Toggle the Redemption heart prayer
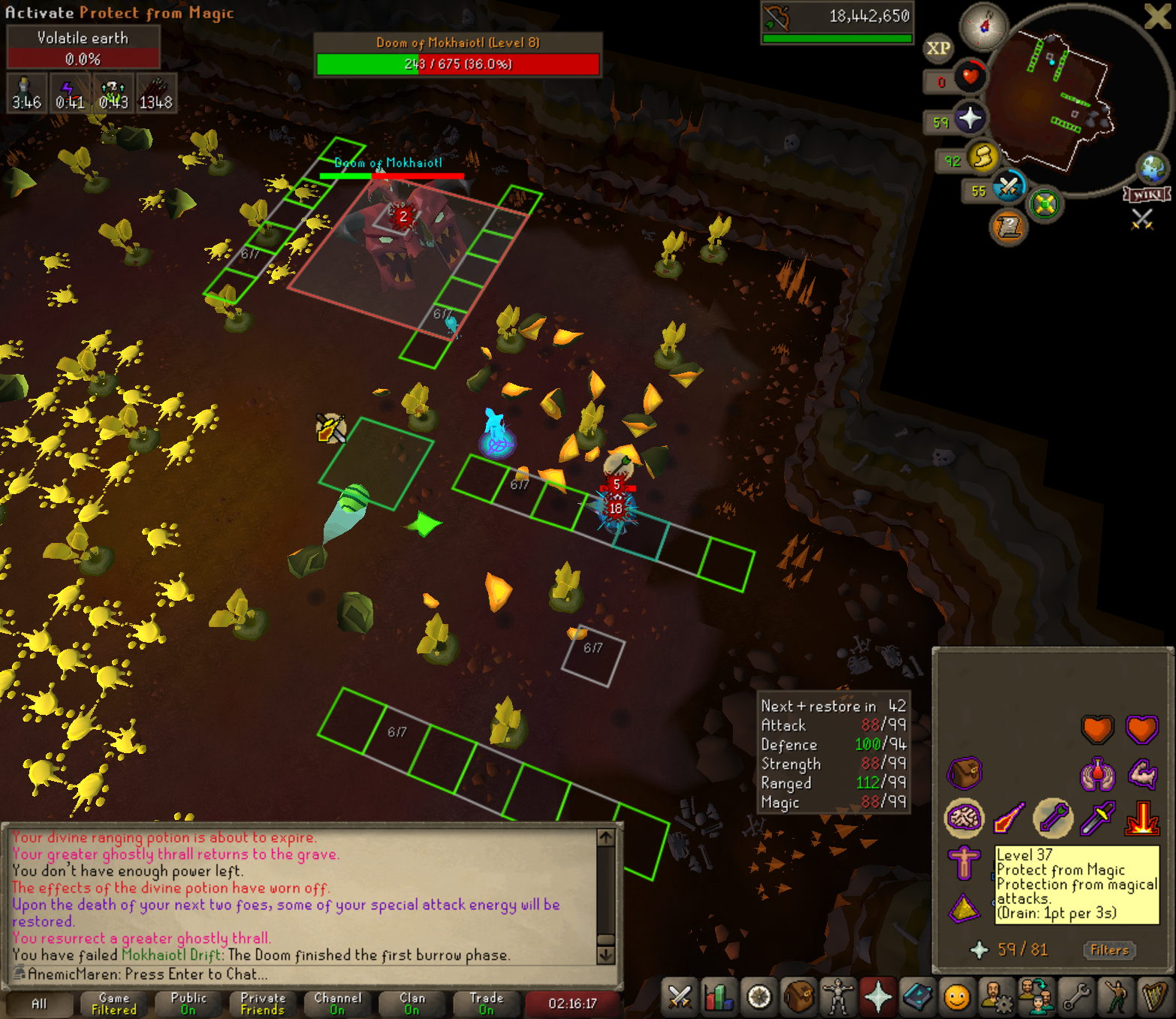The width and height of the screenshot is (1176, 1019). [1141, 728]
